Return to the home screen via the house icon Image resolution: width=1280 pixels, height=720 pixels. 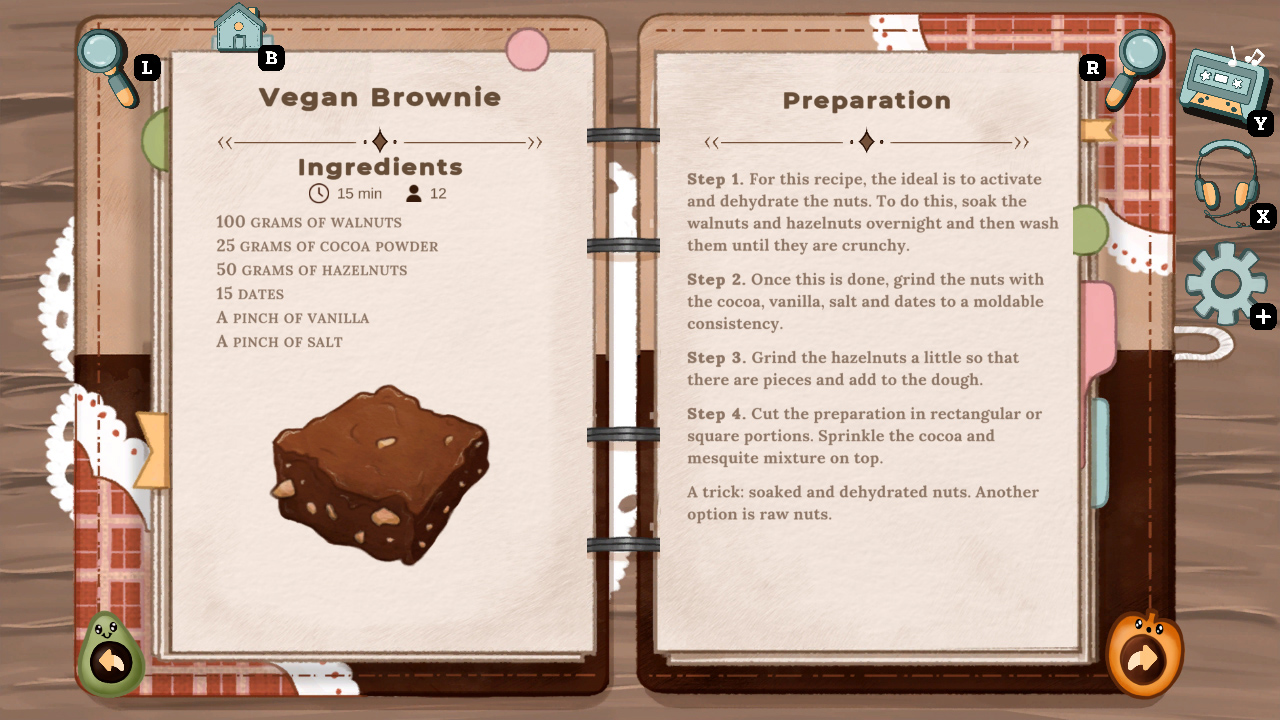coord(237,32)
